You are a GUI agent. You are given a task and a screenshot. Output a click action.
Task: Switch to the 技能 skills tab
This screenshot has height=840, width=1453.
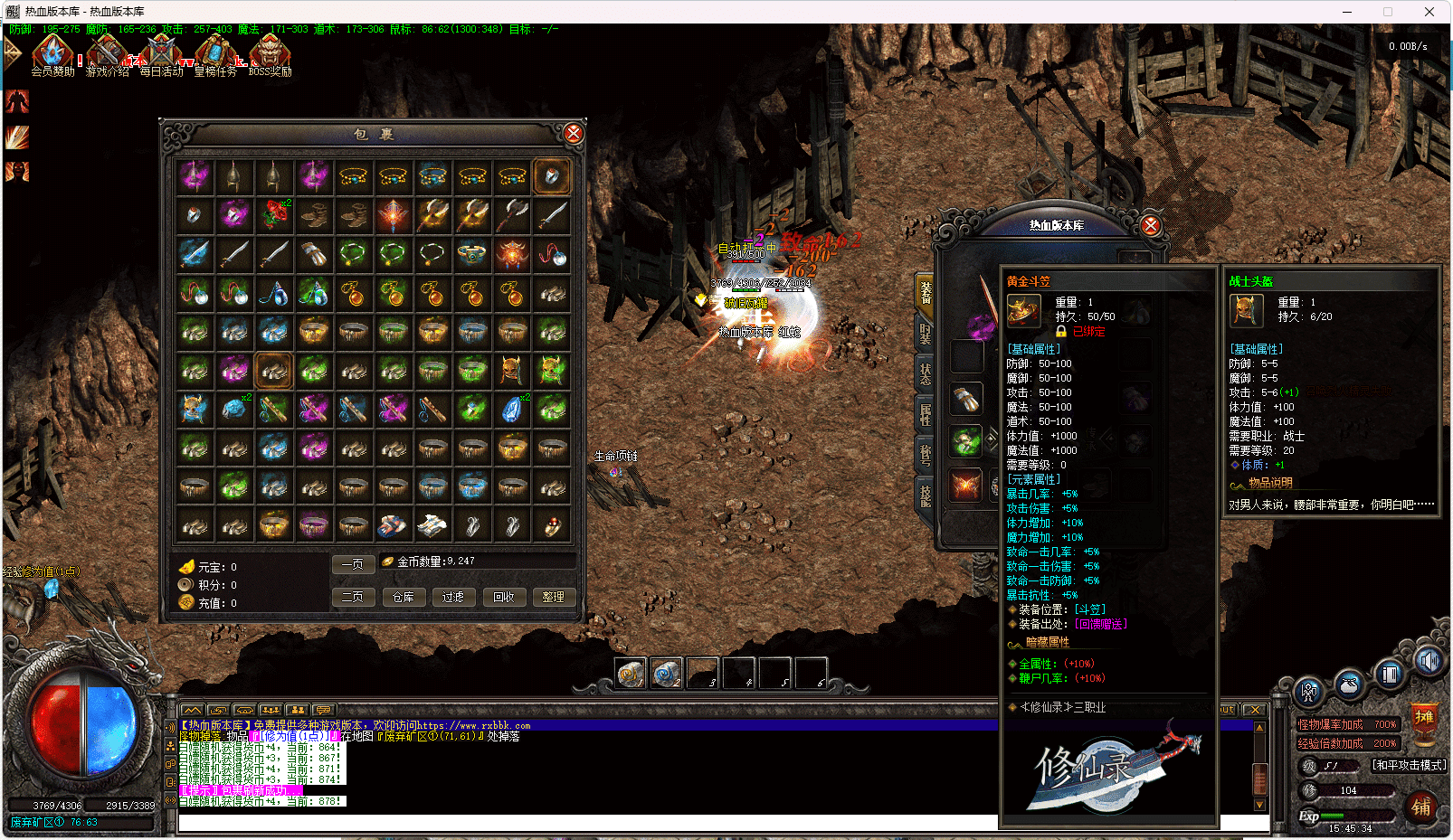[x=925, y=494]
